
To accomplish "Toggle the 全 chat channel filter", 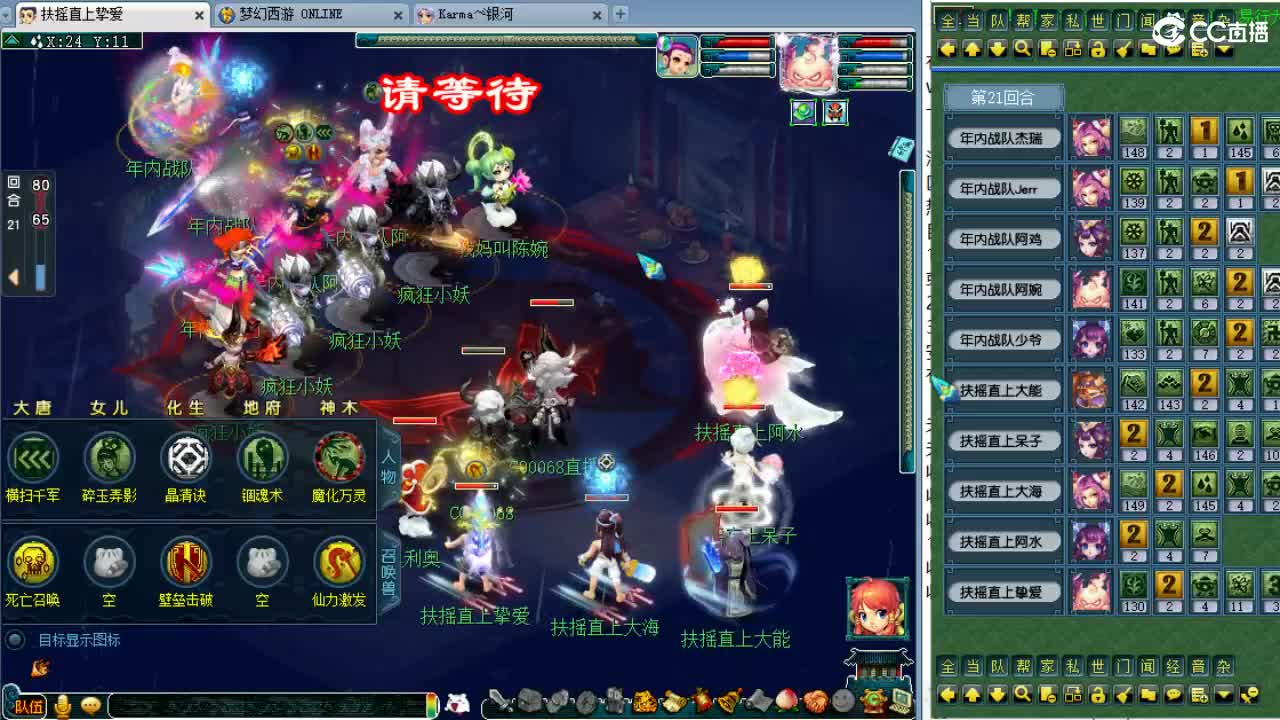I will click(946, 19).
